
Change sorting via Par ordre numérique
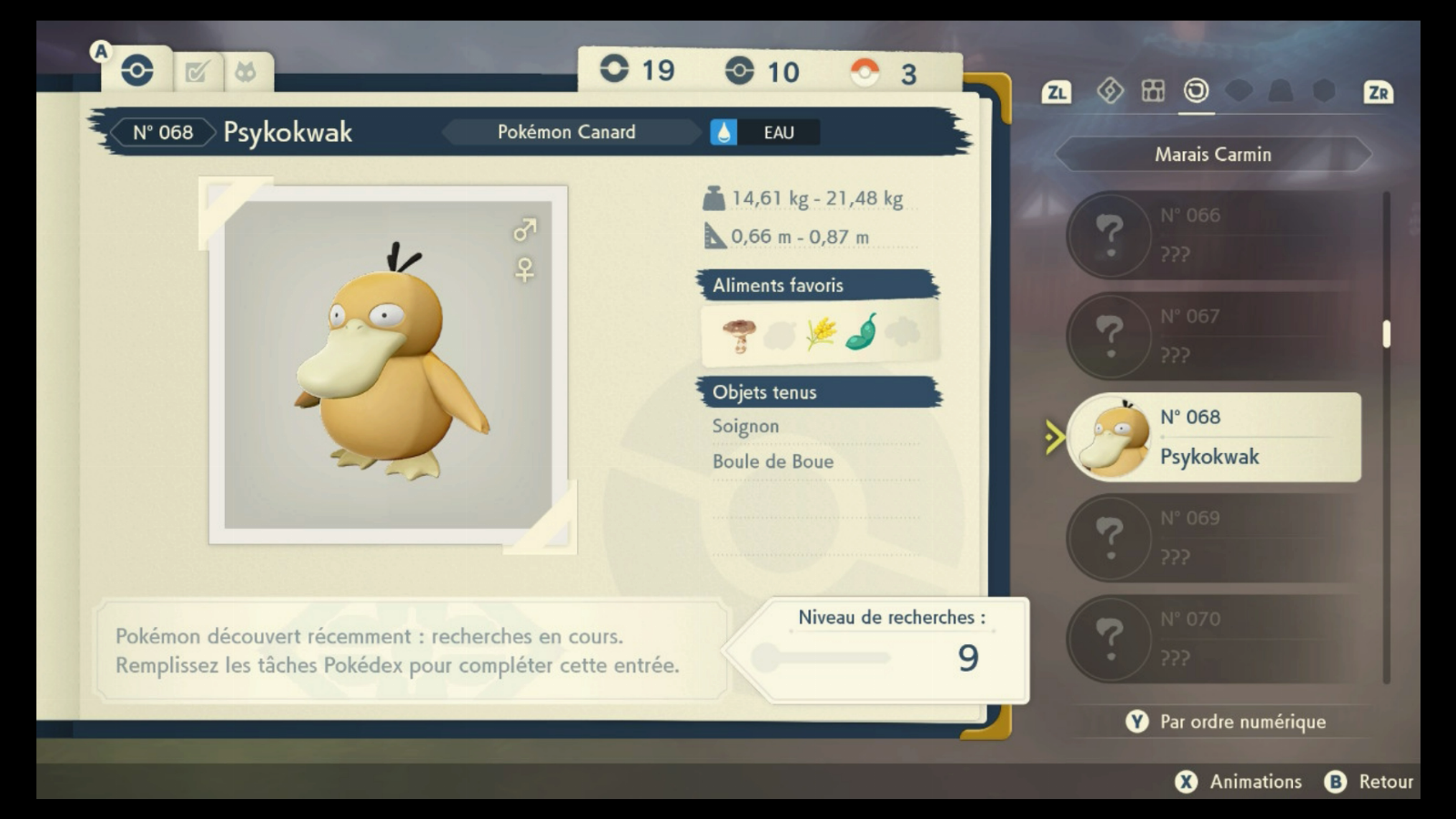(1227, 722)
